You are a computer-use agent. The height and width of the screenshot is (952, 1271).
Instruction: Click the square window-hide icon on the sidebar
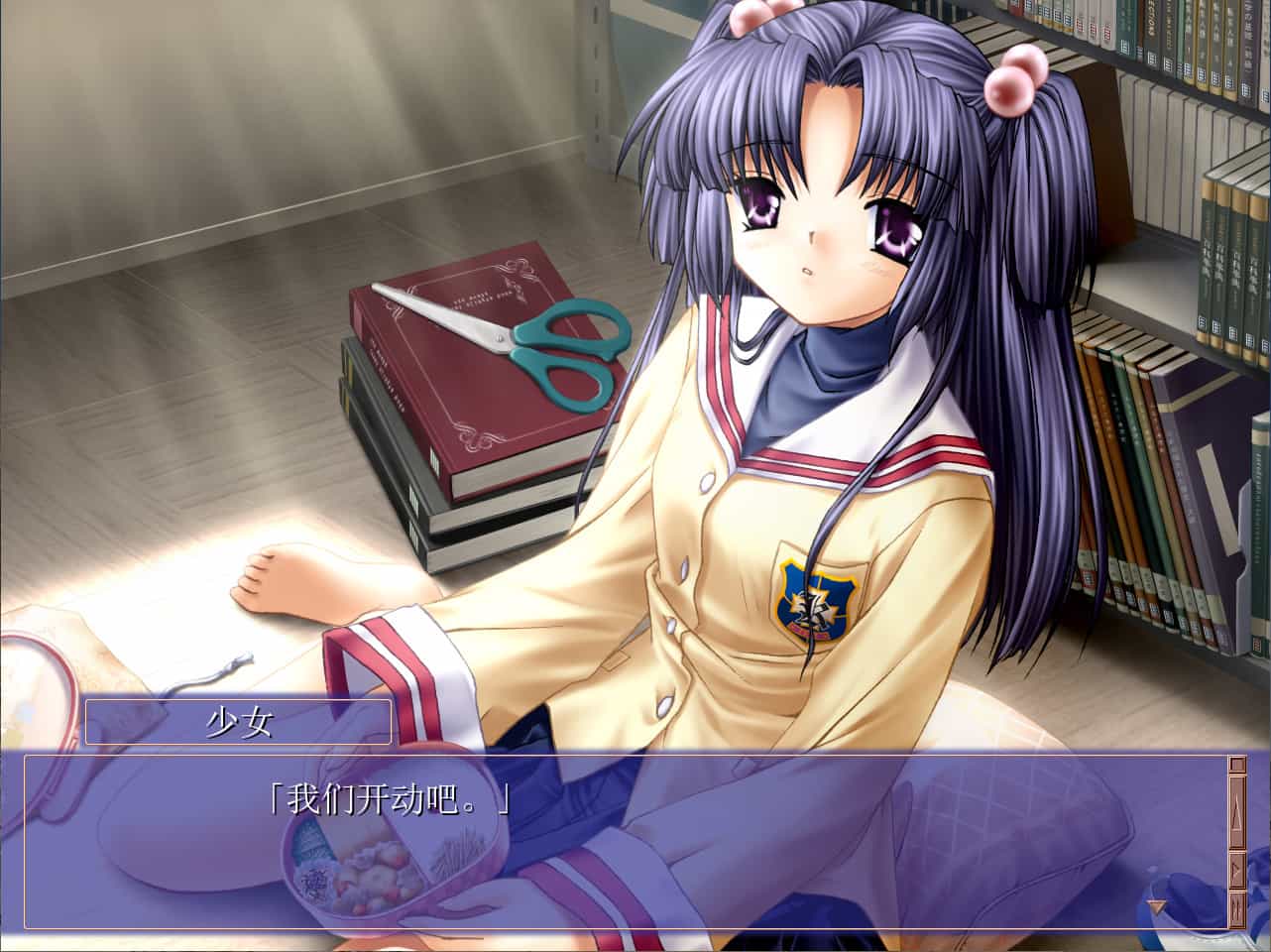(1236, 765)
